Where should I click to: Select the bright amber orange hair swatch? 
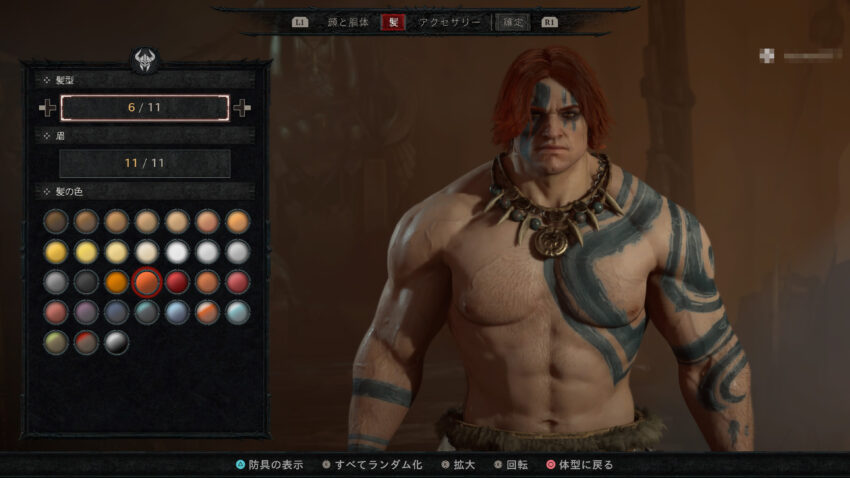click(117, 282)
